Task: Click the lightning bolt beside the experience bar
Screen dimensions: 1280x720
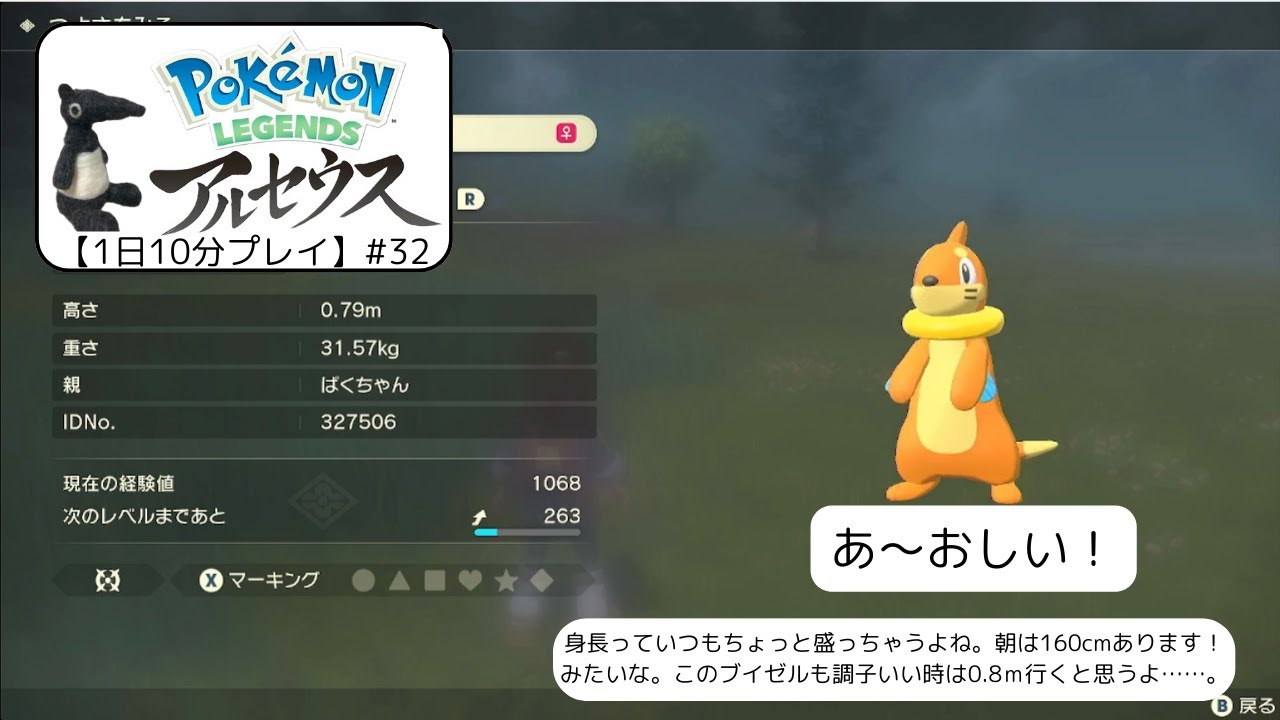Action: coord(477,517)
